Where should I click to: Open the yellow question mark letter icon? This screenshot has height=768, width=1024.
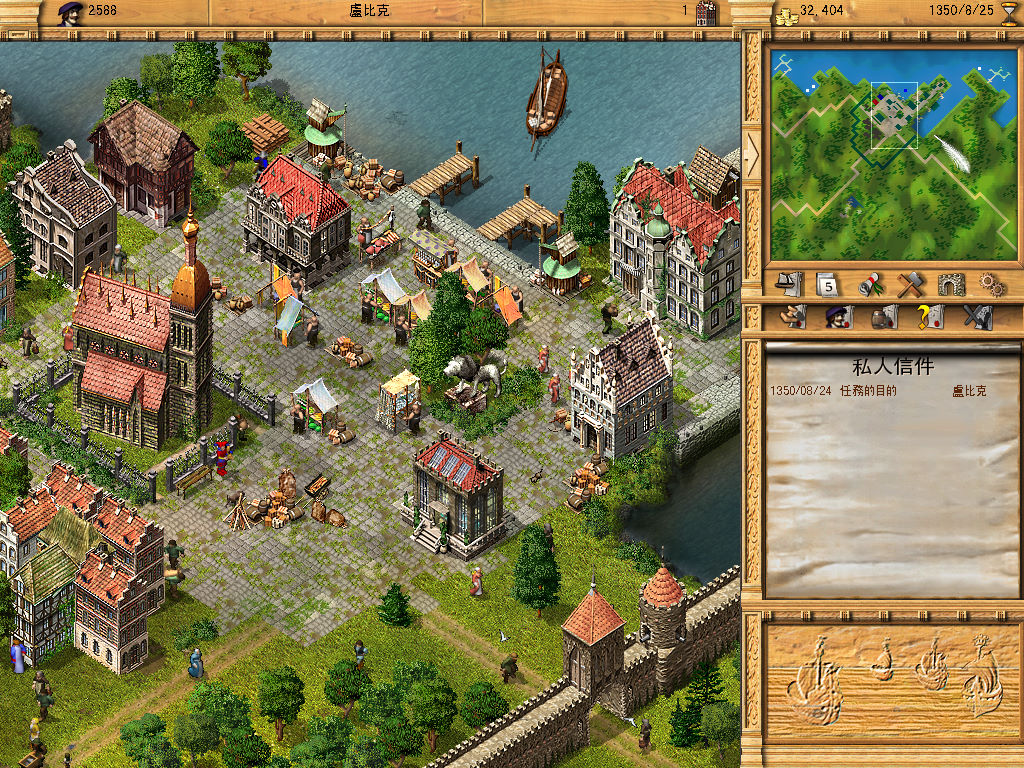[x=930, y=318]
